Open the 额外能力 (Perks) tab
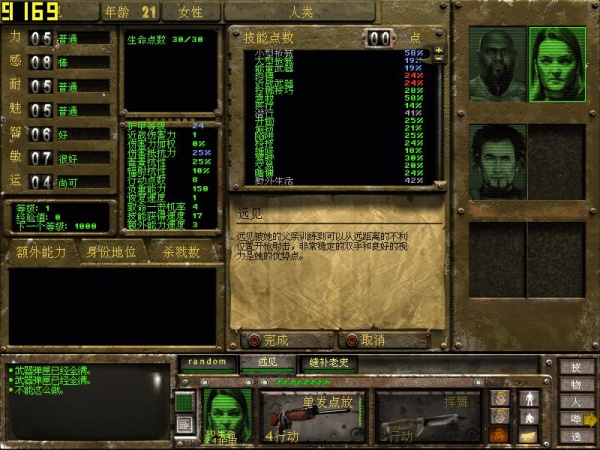 point(41,252)
